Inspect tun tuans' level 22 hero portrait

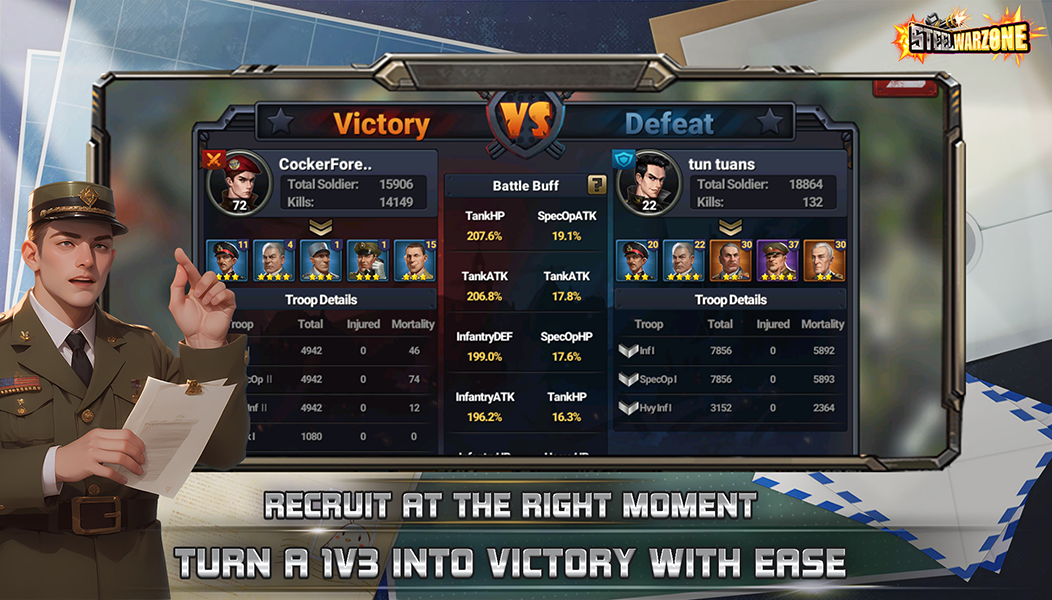pyautogui.click(x=684, y=260)
